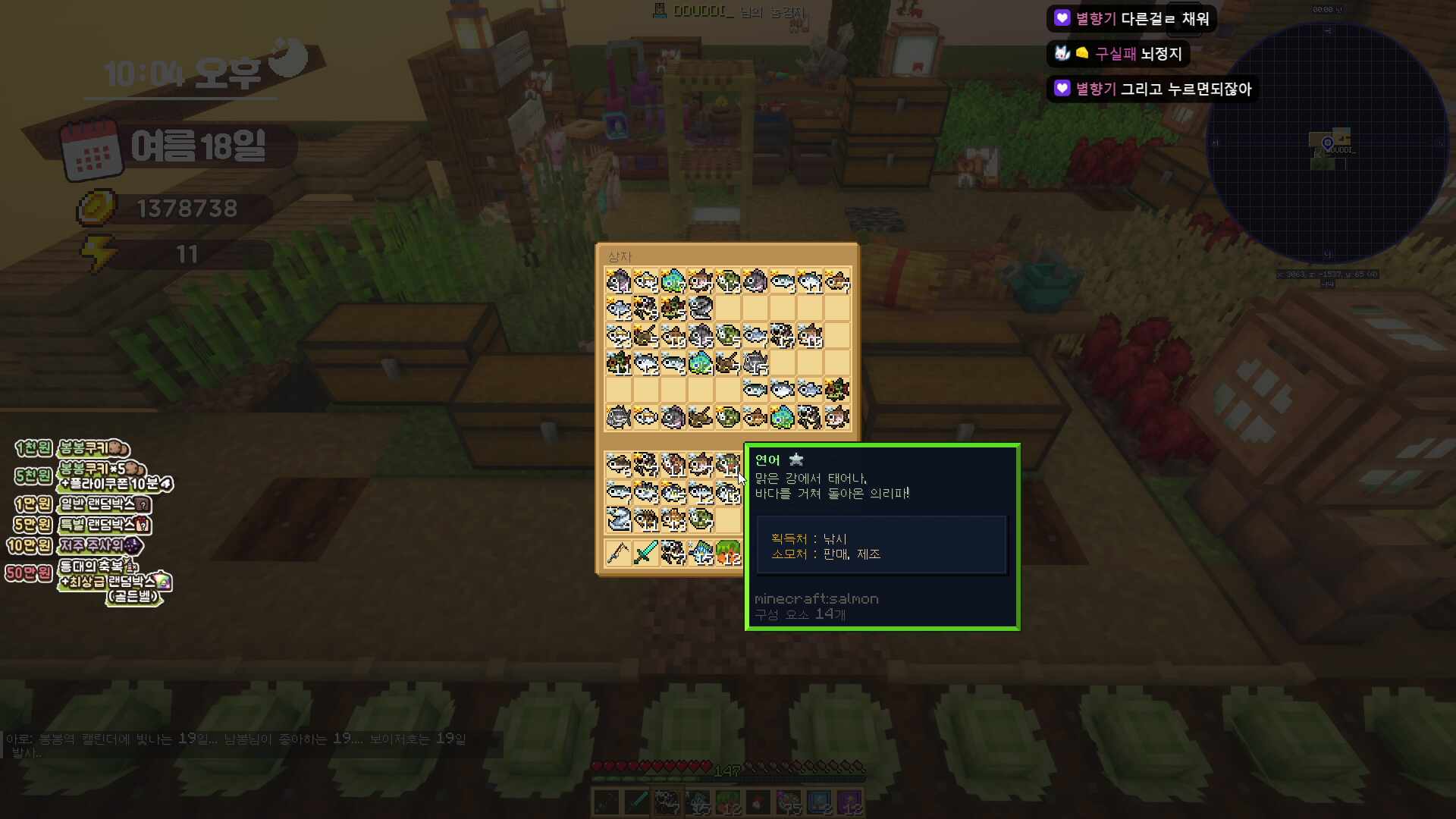Pick the gold-starred teal fish stack of 7
1456x819 pixels.
tap(673, 281)
